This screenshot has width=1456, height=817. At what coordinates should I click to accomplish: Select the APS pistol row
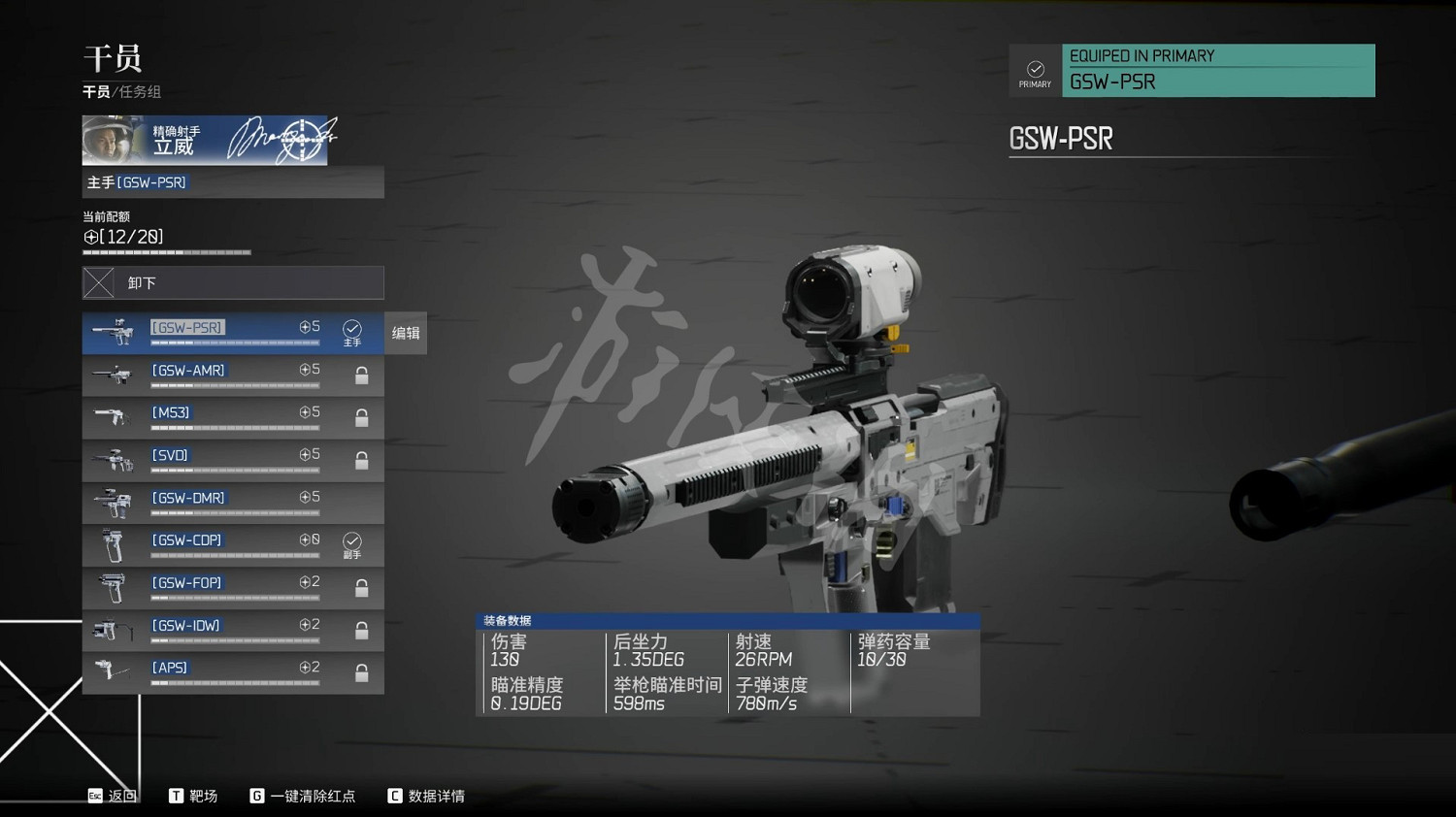coord(233,672)
